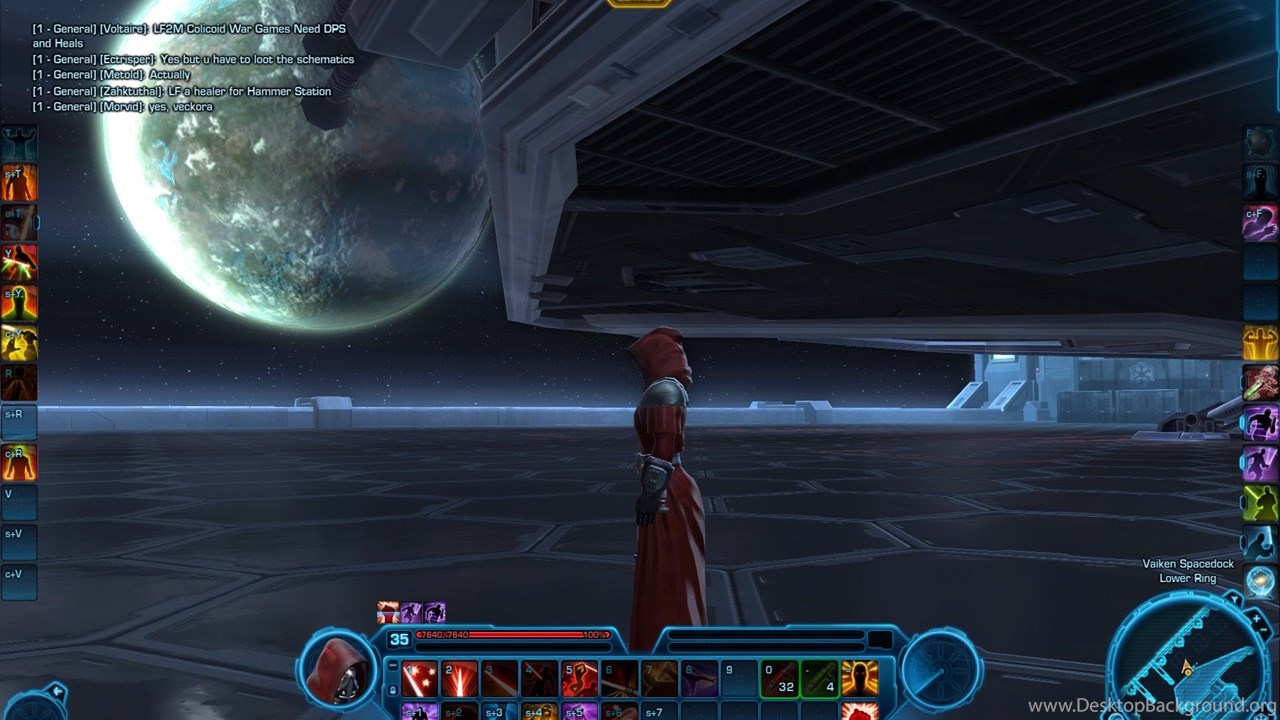Activate the yellow-green crouching figure ability on the right bar

point(1260,503)
